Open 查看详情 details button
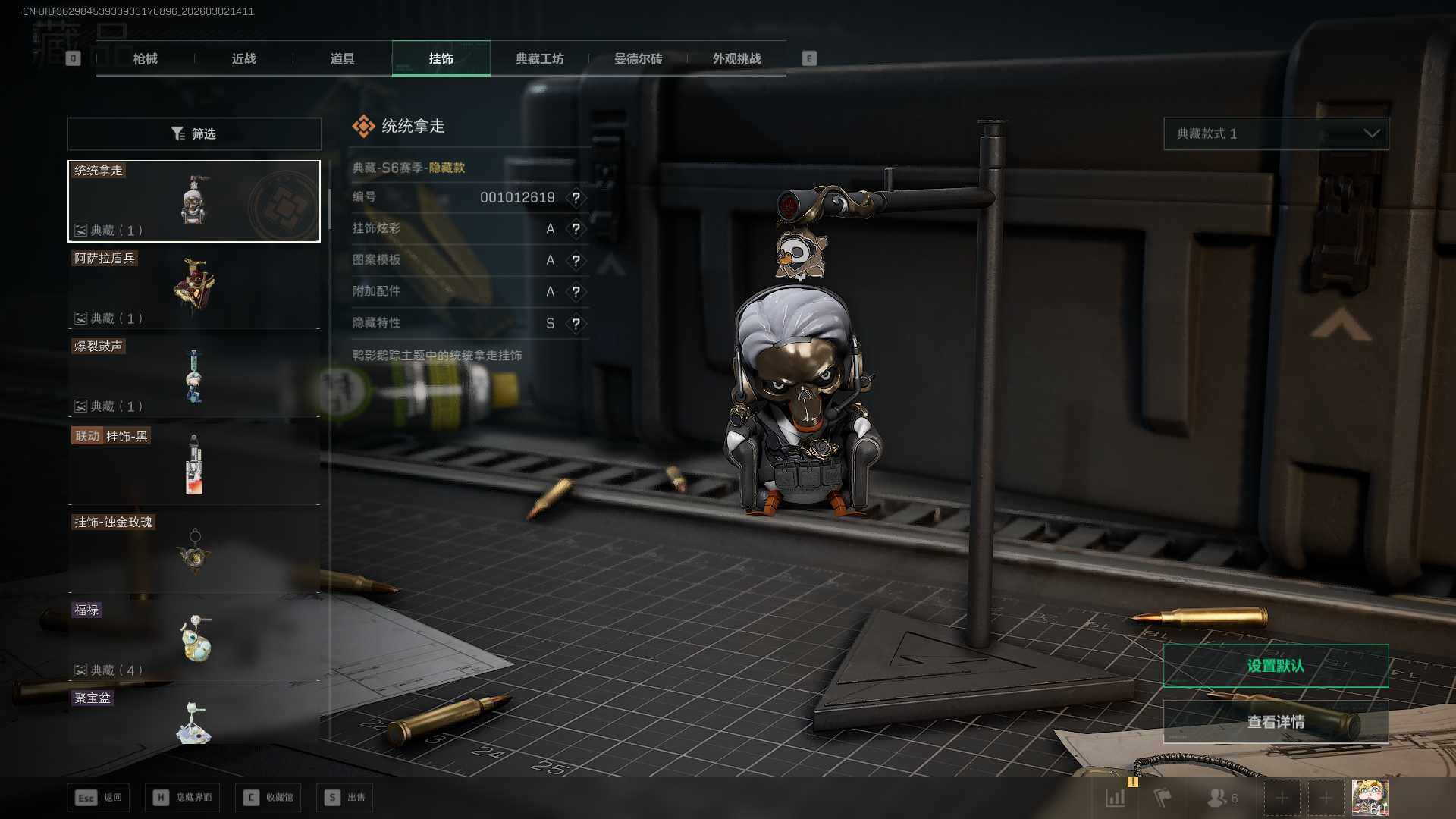The width and height of the screenshot is (1456, 819). pos(1276,722)
